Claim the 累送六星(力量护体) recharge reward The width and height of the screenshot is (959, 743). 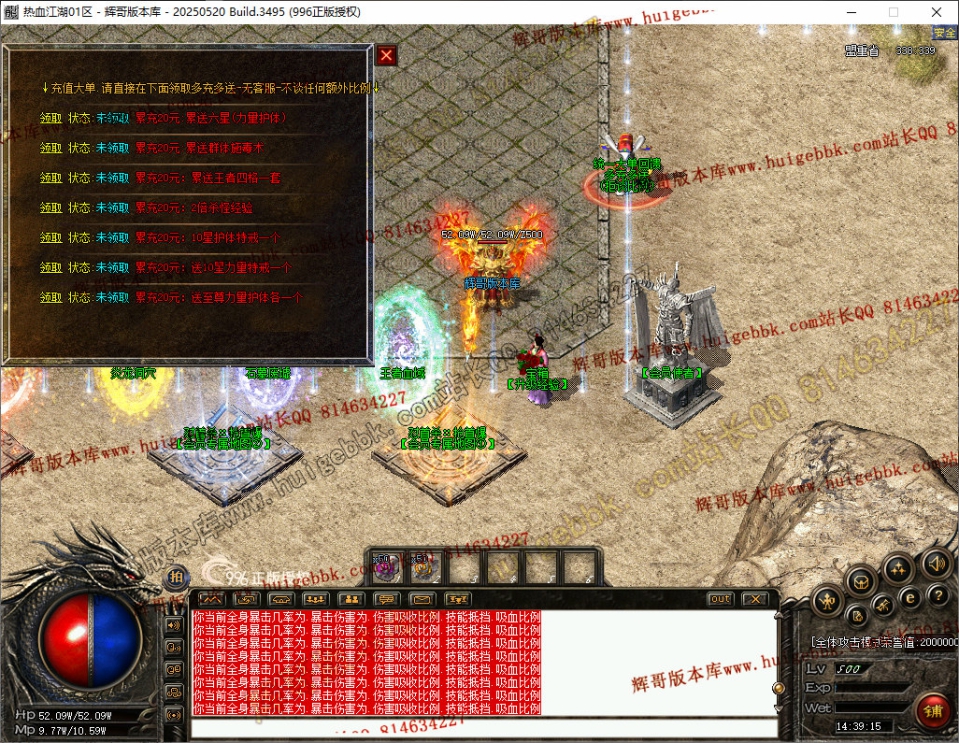coord(51,118)
